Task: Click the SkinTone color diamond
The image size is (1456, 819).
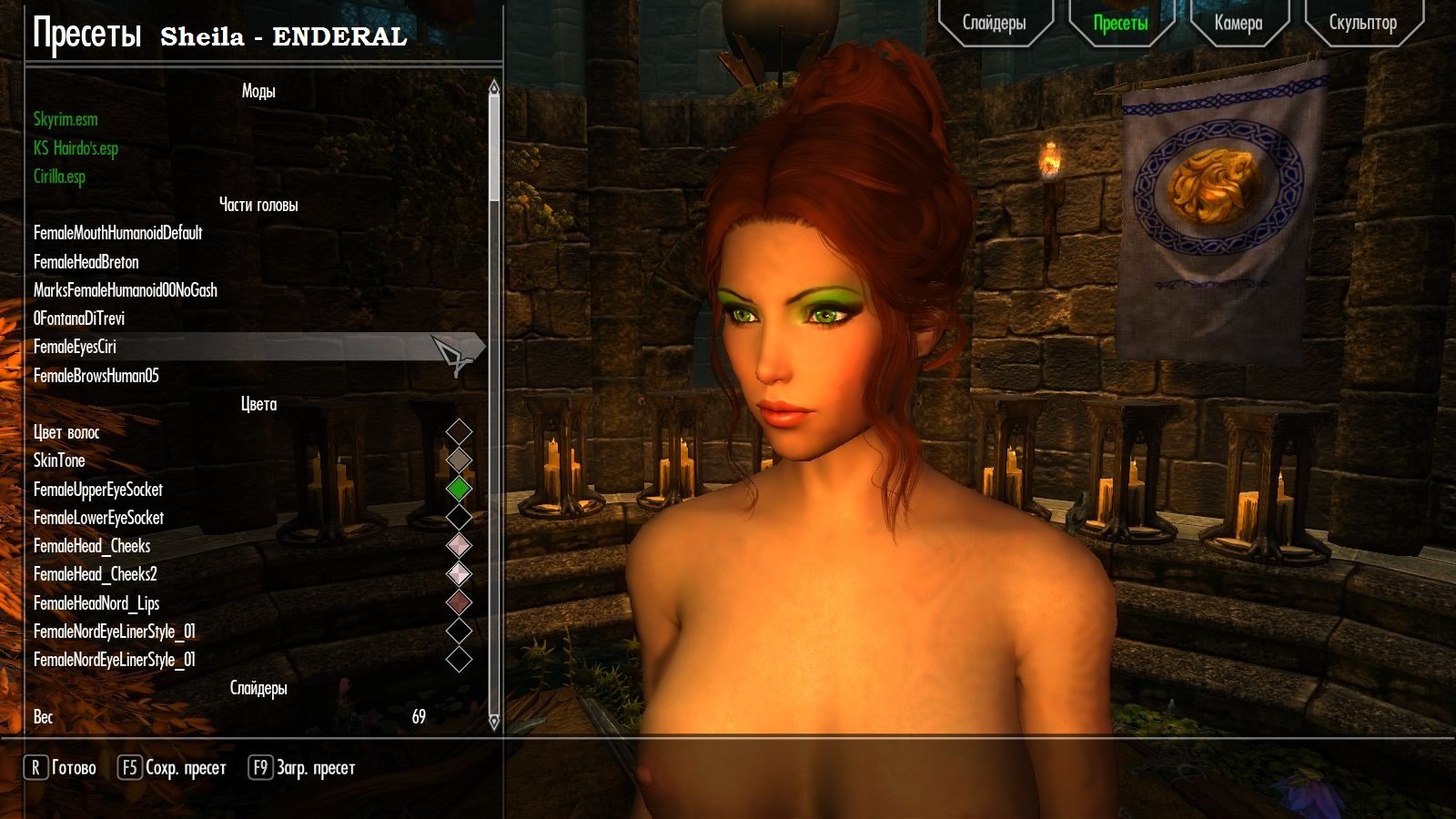Action: point(460,460)
